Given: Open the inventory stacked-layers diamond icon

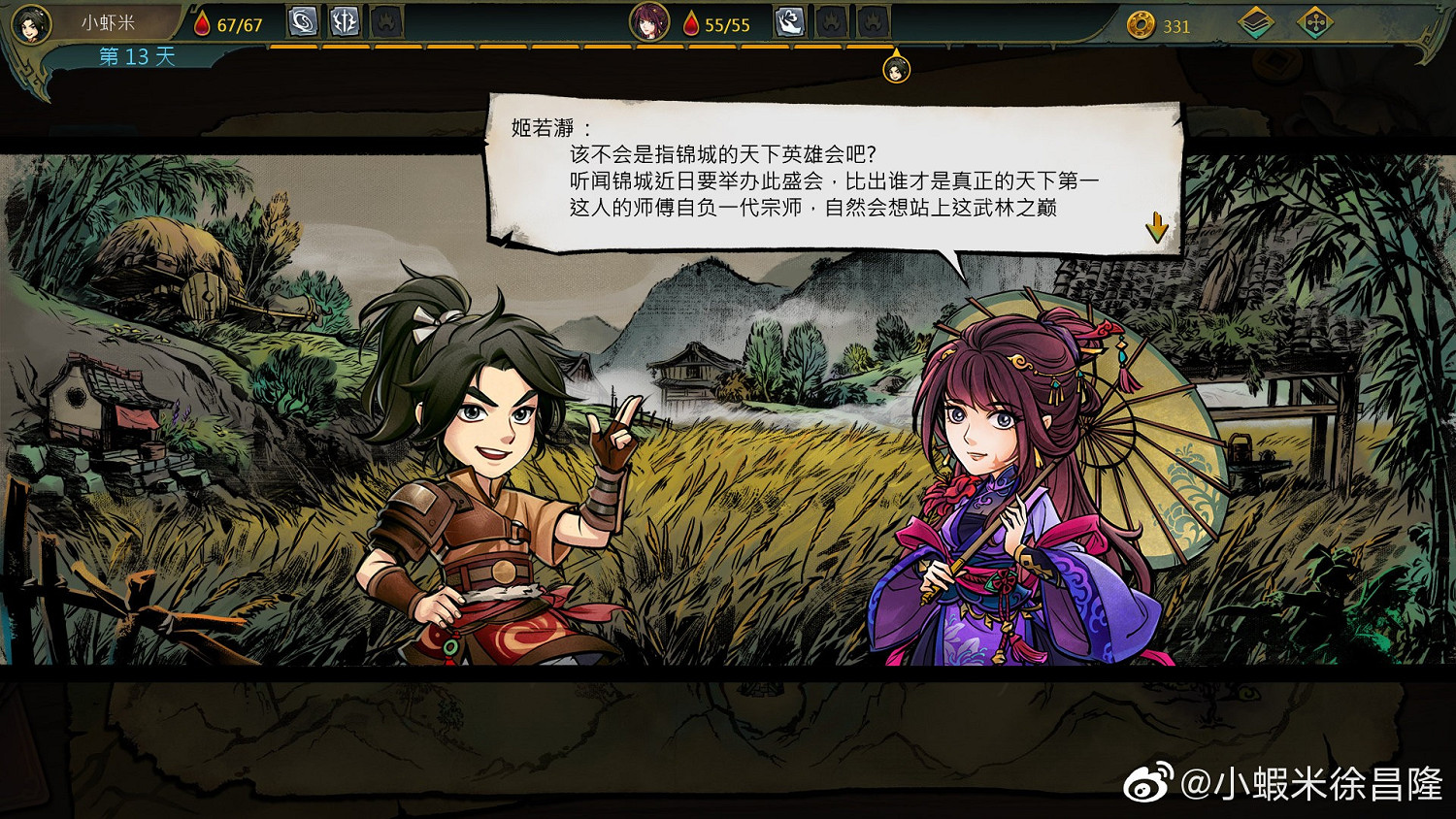Looking at the screenshot, I should [1258, 20].
